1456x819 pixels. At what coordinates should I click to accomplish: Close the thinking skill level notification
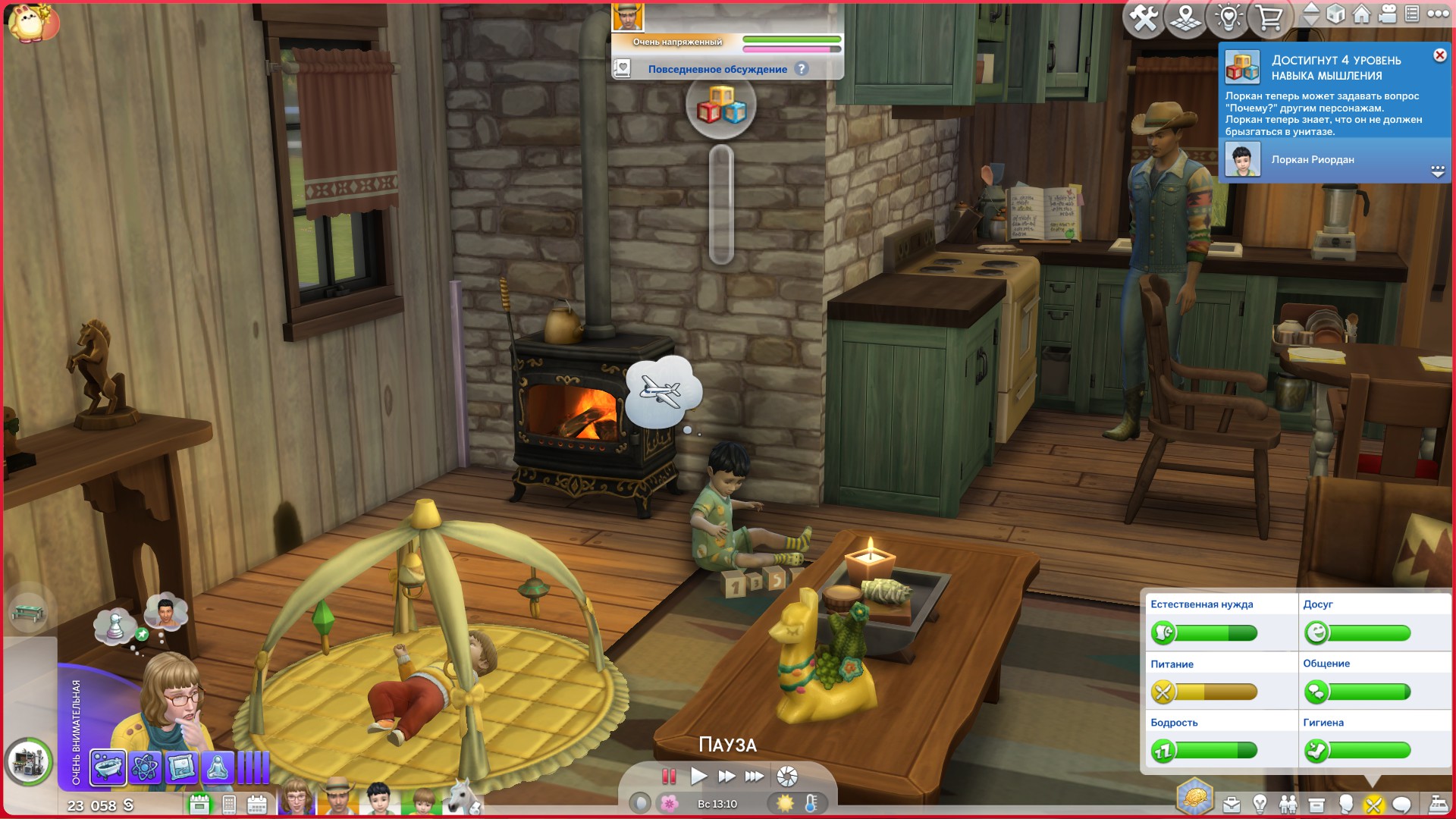click(x=1439, y=55)
